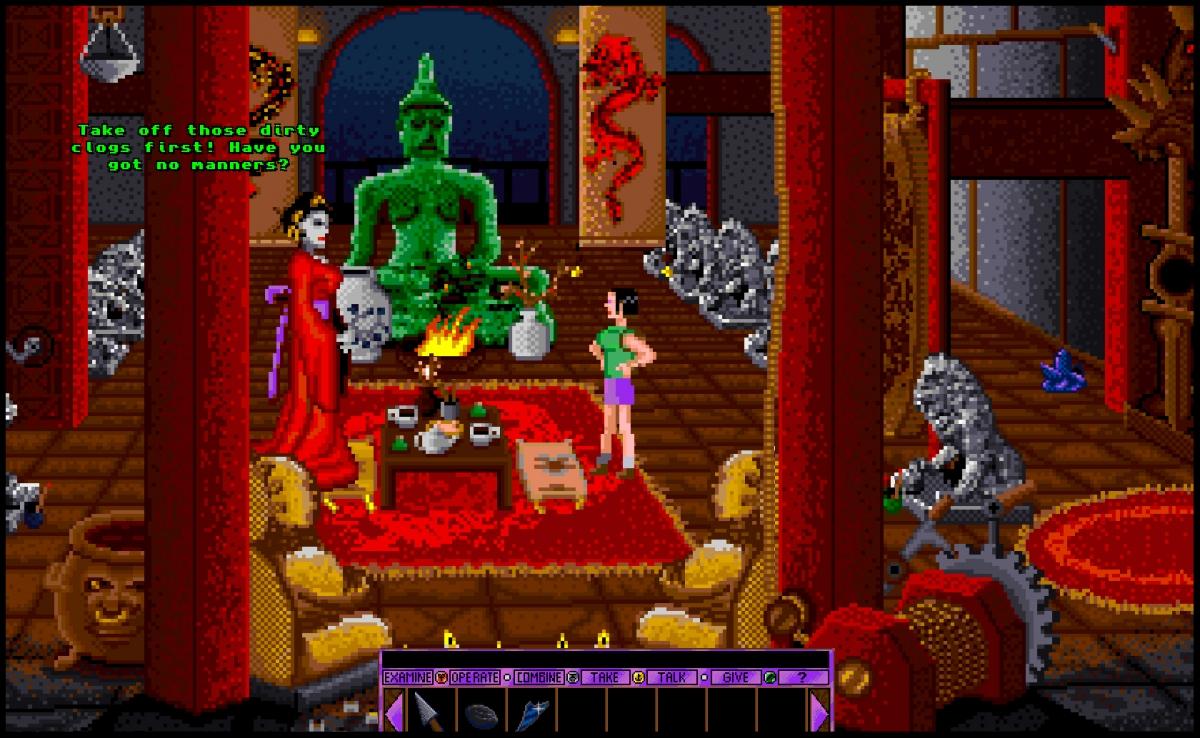Select the Give command

click(x=735, y=677)
